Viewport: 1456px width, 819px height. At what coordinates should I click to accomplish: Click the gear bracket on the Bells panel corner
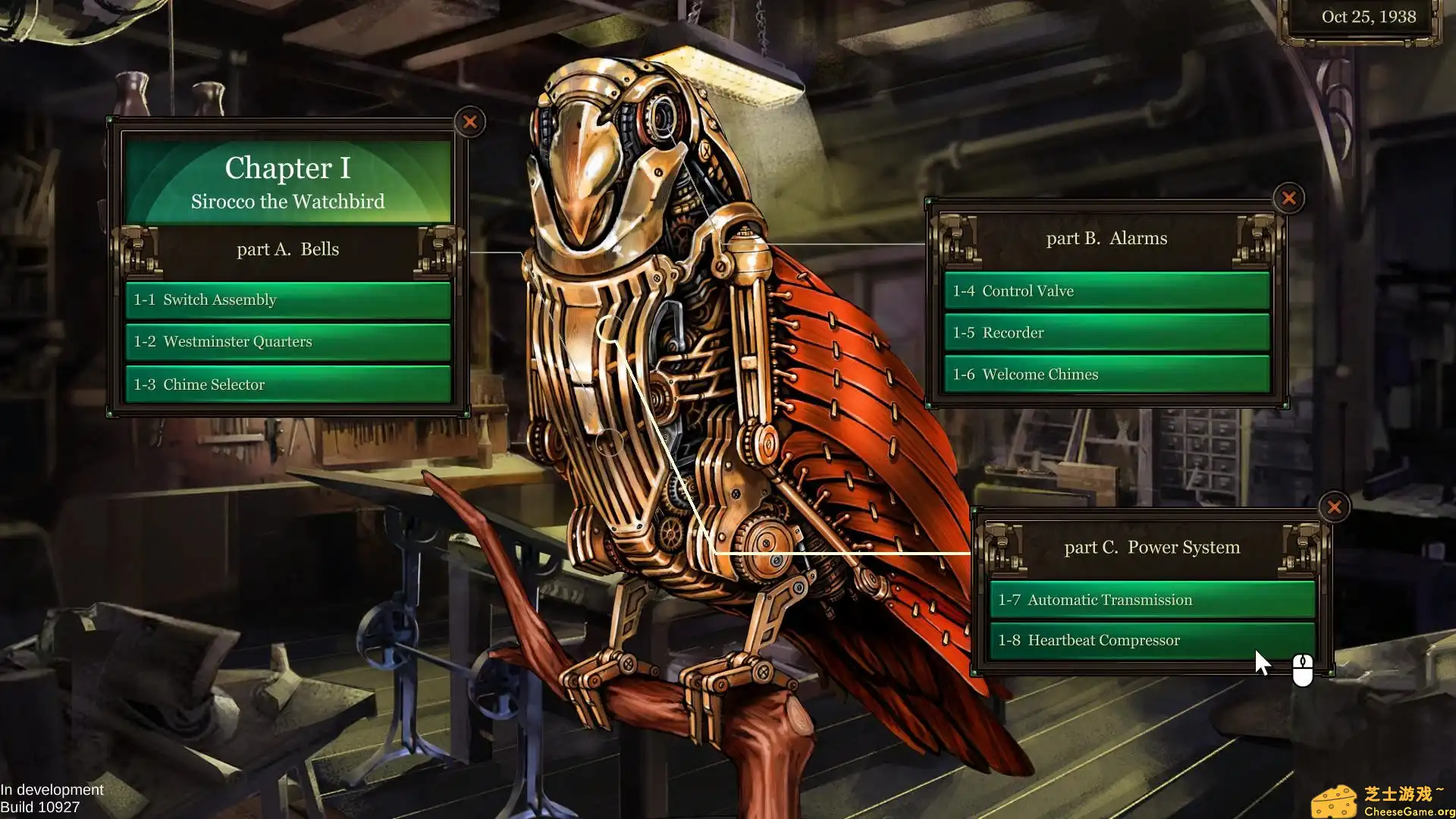pyautogui.click(x=138, y=250)
